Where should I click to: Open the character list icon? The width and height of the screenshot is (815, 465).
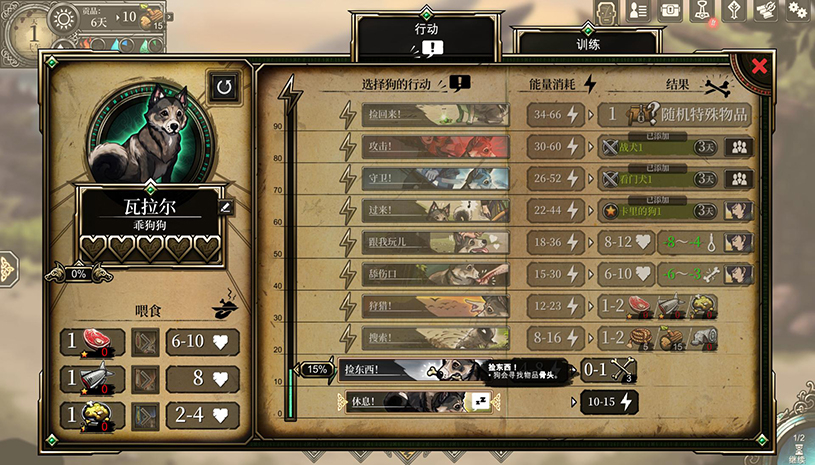click(x=638, y=10)
